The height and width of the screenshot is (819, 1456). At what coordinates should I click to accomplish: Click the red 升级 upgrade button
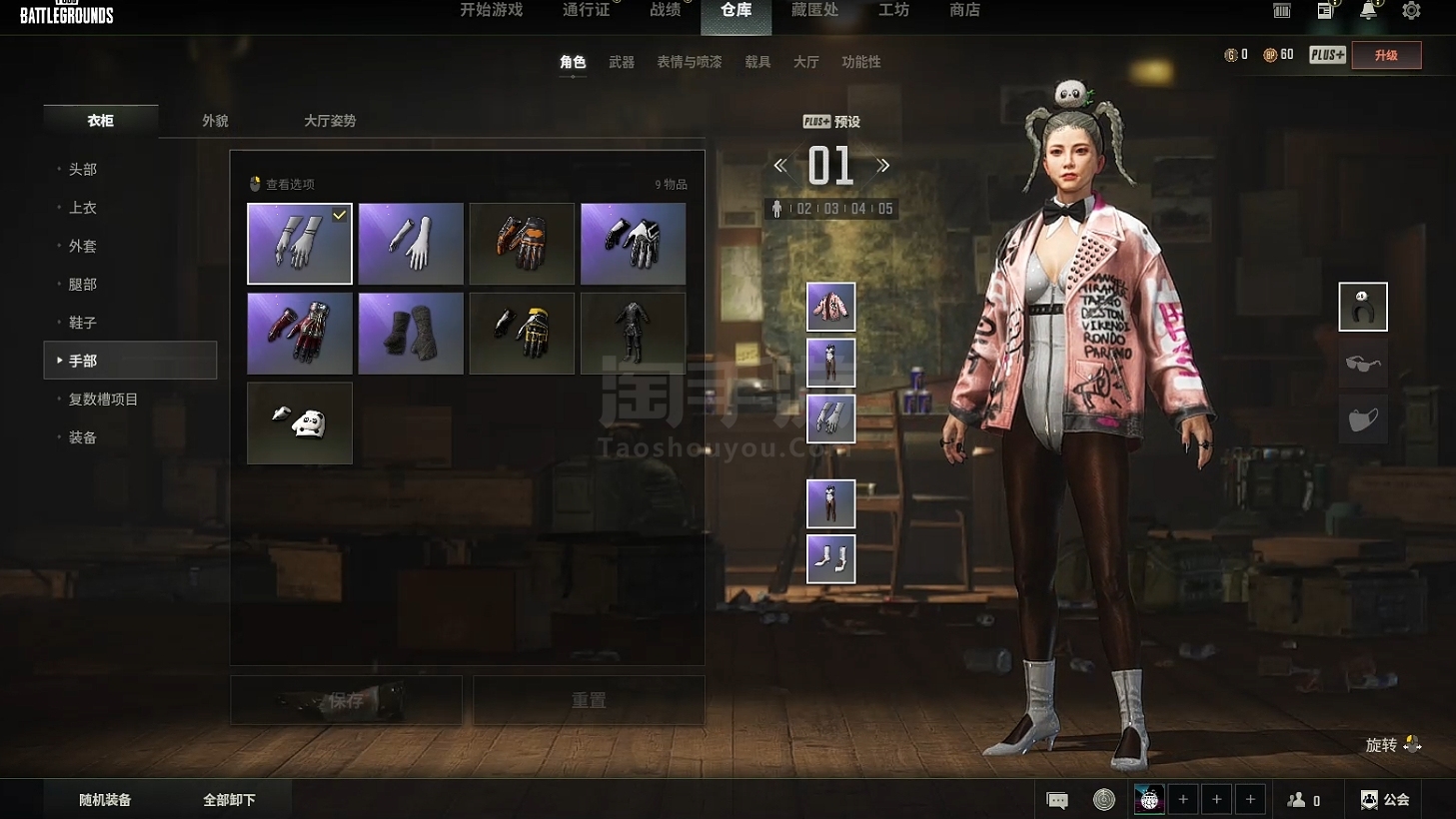click(x=1386, y=56)
